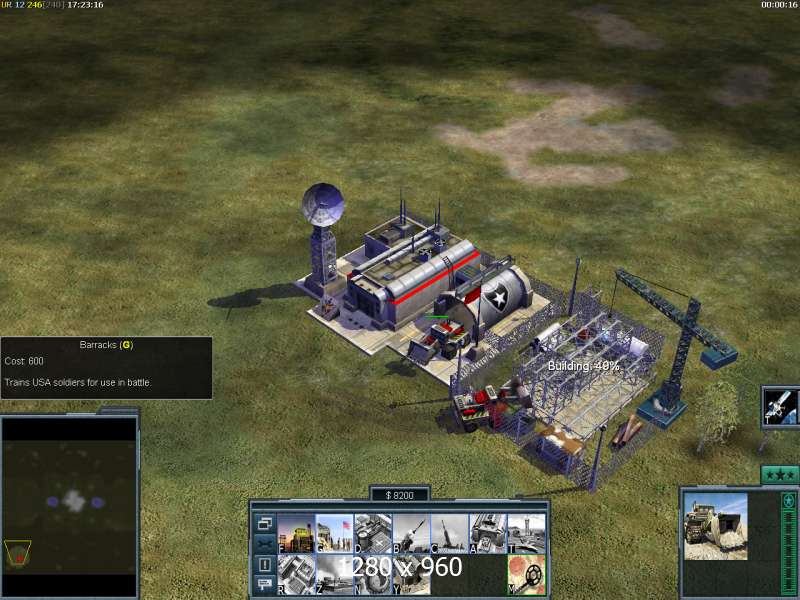This screenshot has width=800, height=600.
Task: Activate the mine detector clearing command
Action: click(x=526, y=574)
